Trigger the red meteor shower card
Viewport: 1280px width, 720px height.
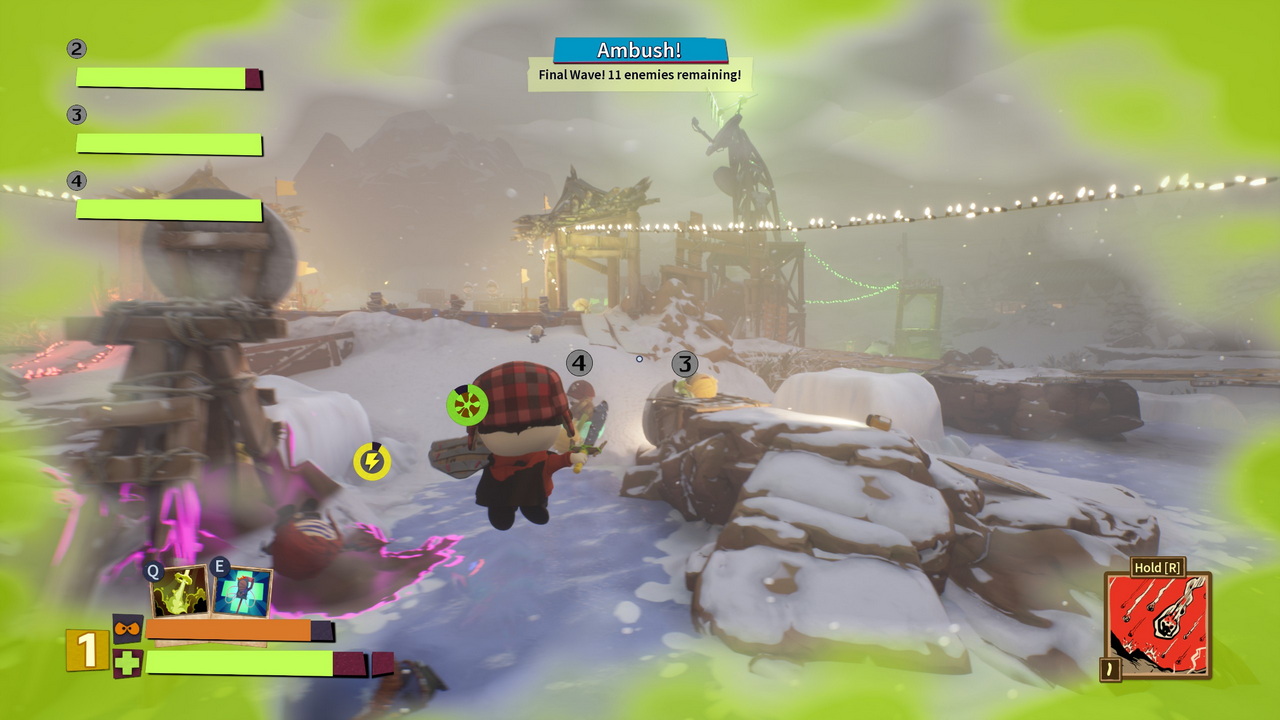1157,626
